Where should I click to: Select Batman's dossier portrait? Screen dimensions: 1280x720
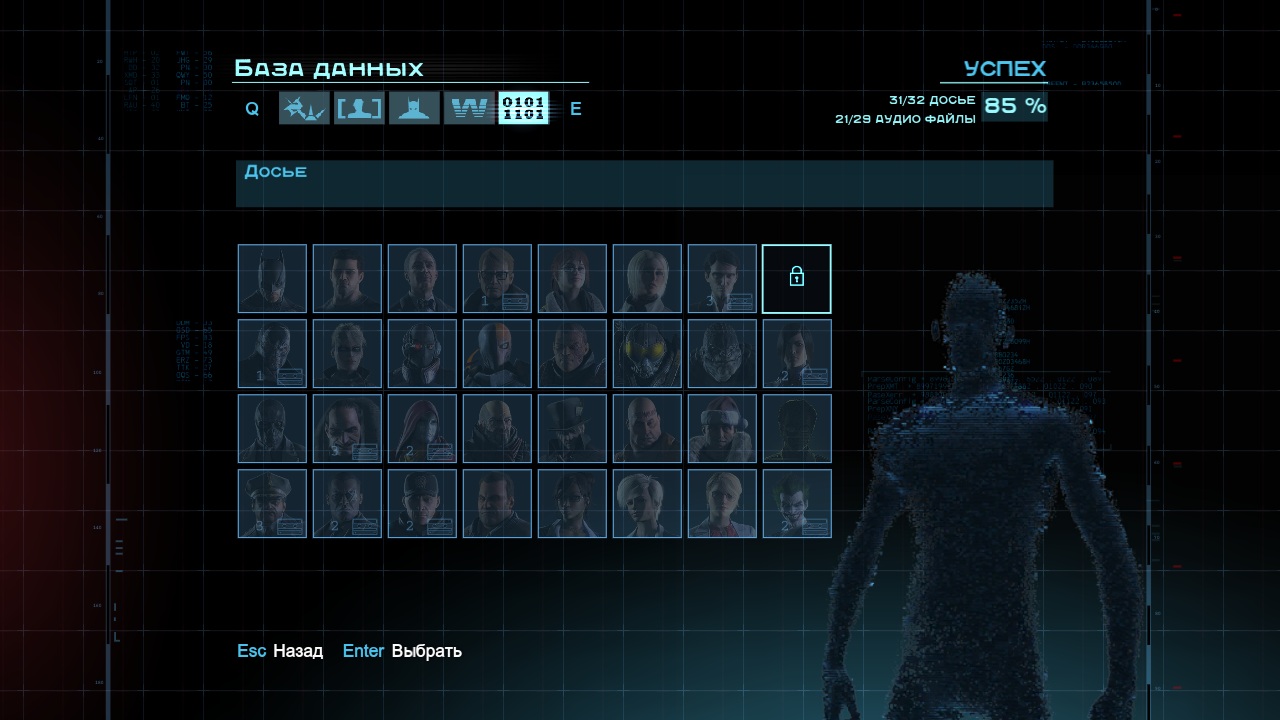pos(272,279)
